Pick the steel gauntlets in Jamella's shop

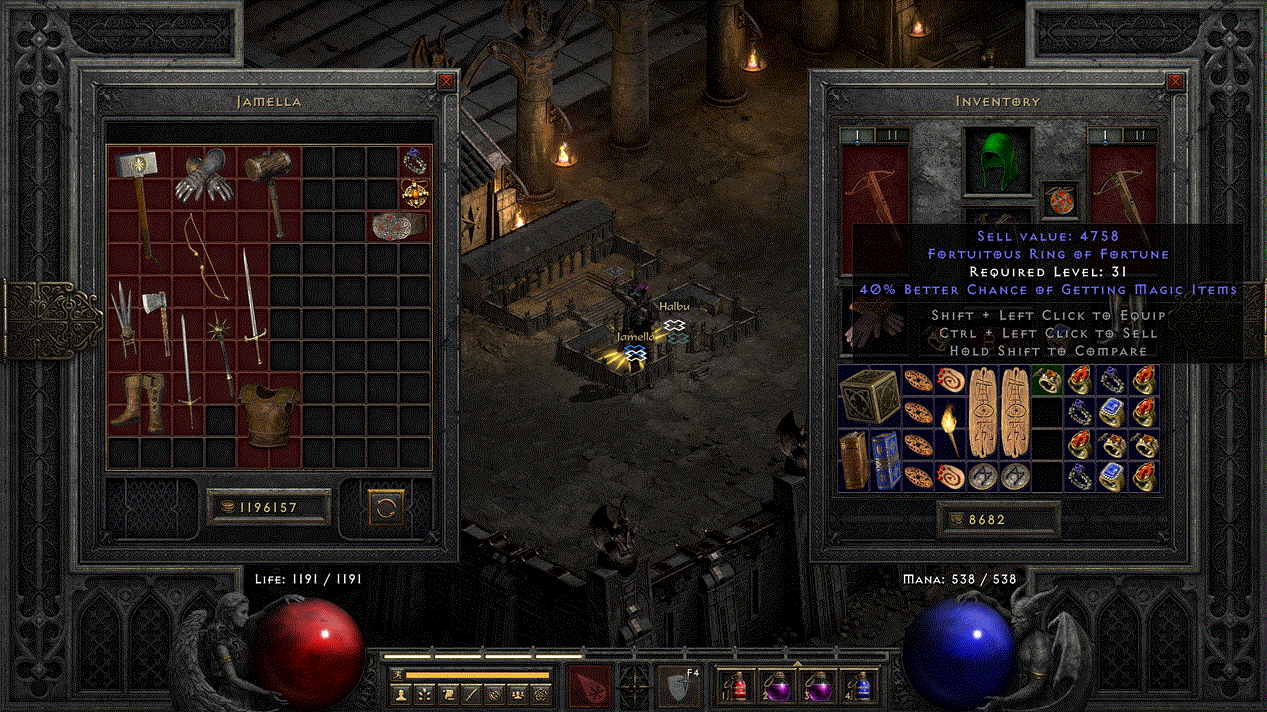(201, 176)
